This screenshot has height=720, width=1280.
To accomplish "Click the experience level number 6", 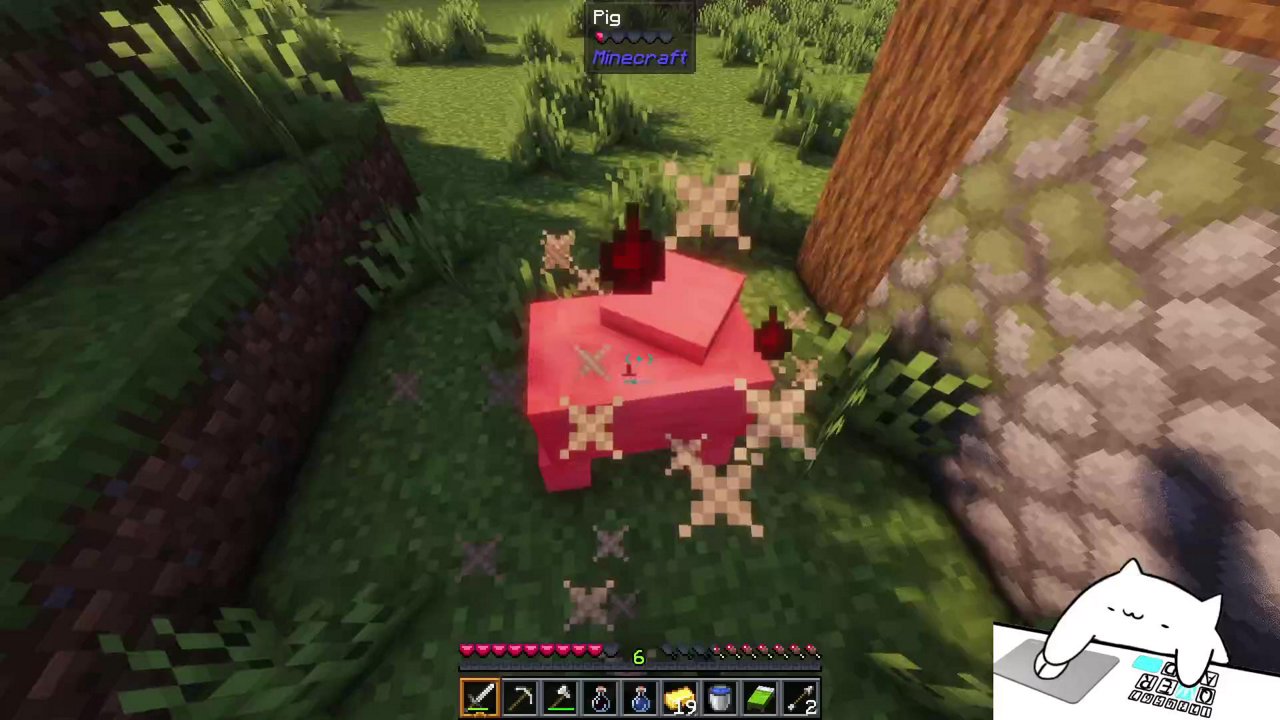I will pos(638,657).
